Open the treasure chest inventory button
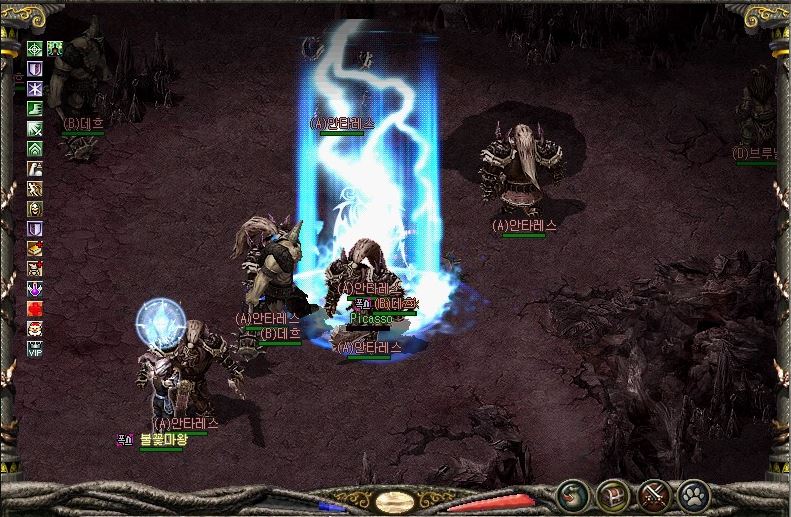Image resolution: width=791 pixels, height=517 pixels. tap(612, 494)
